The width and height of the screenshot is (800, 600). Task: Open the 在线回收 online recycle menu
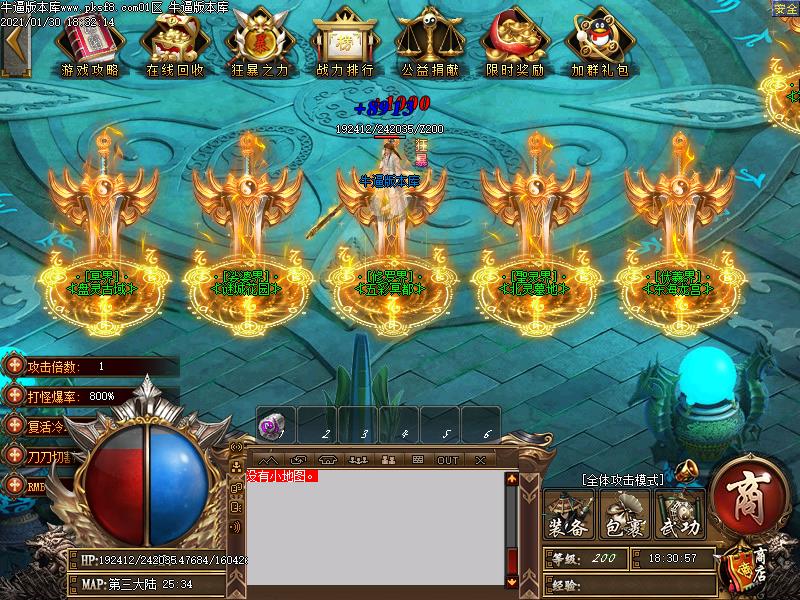pos(175,44)
